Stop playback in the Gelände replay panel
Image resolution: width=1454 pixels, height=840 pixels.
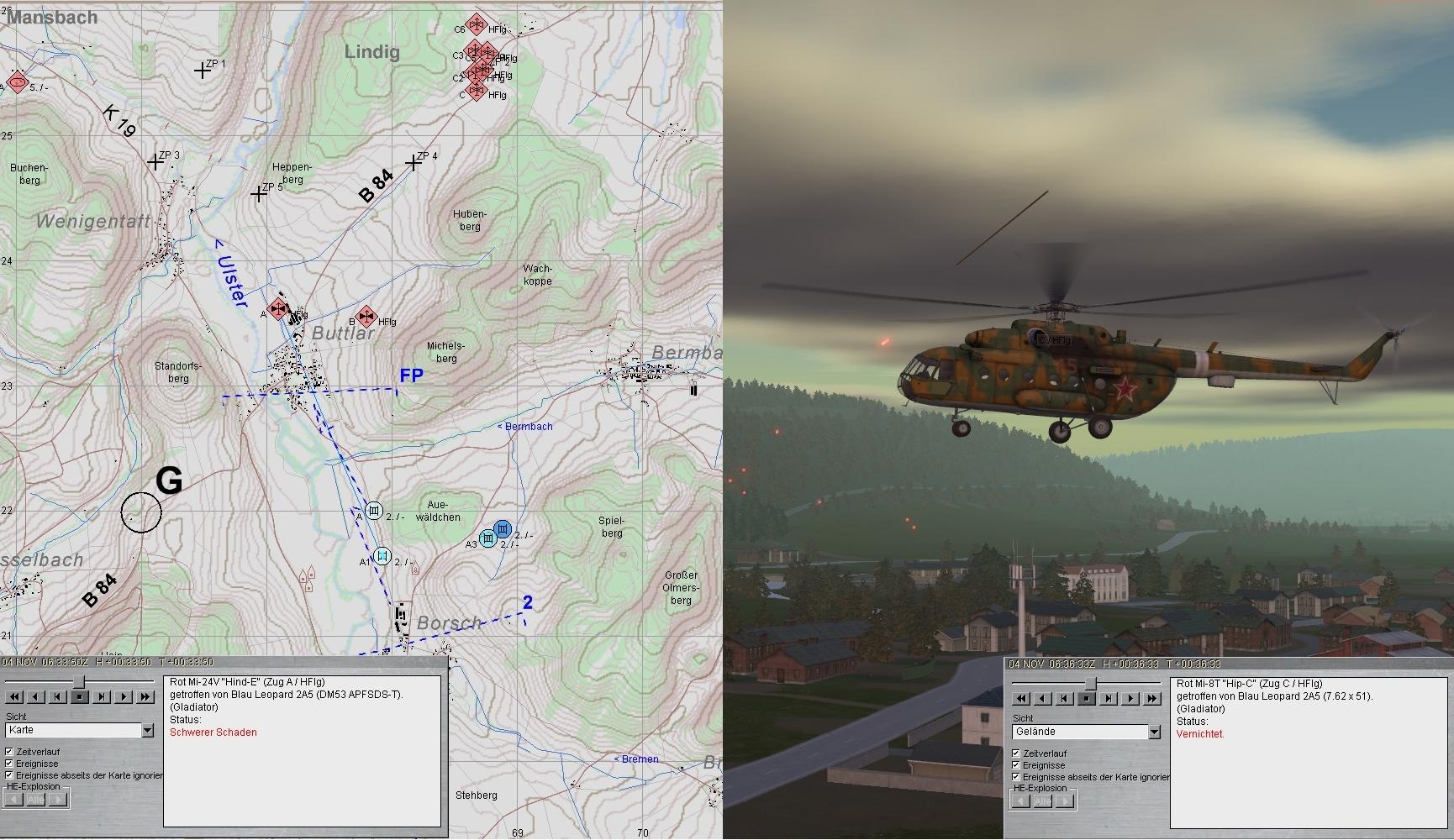point(1087,699)
